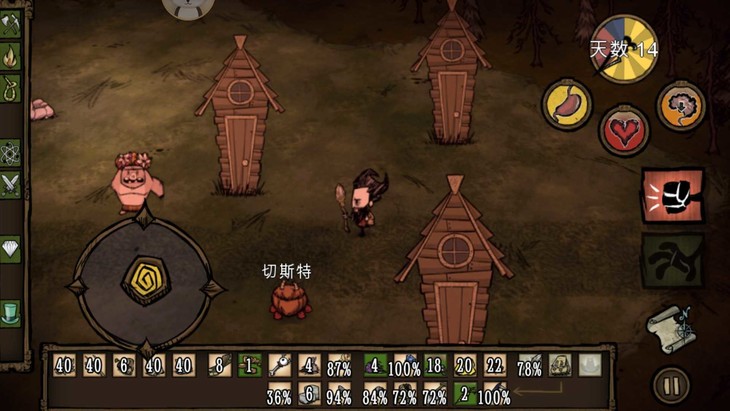Select the inventory slot showing 36%
Screen dimensions: 730x411
279,394
